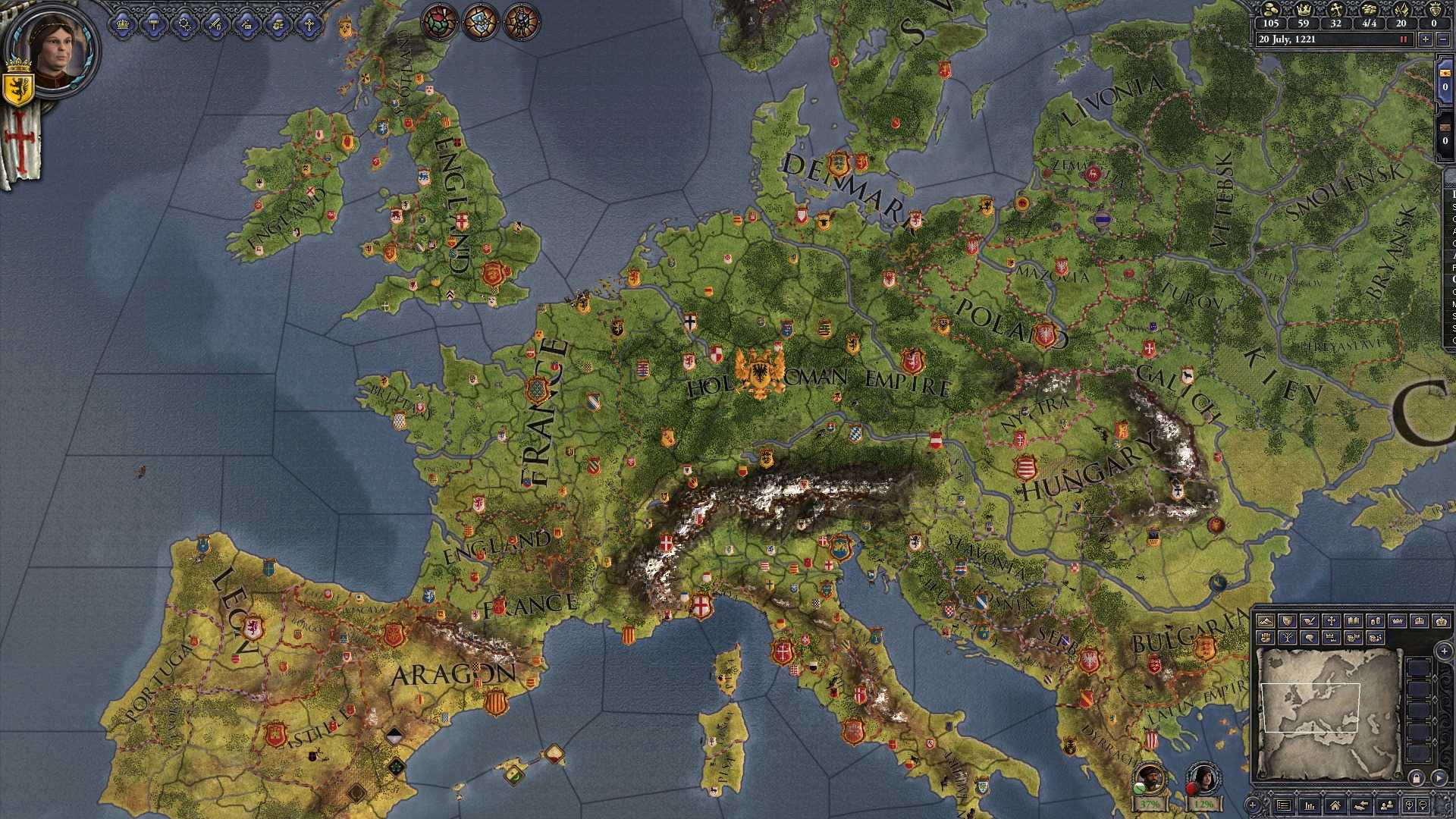Expand the minimap panel with its plus button

[x=1443, y=651]
